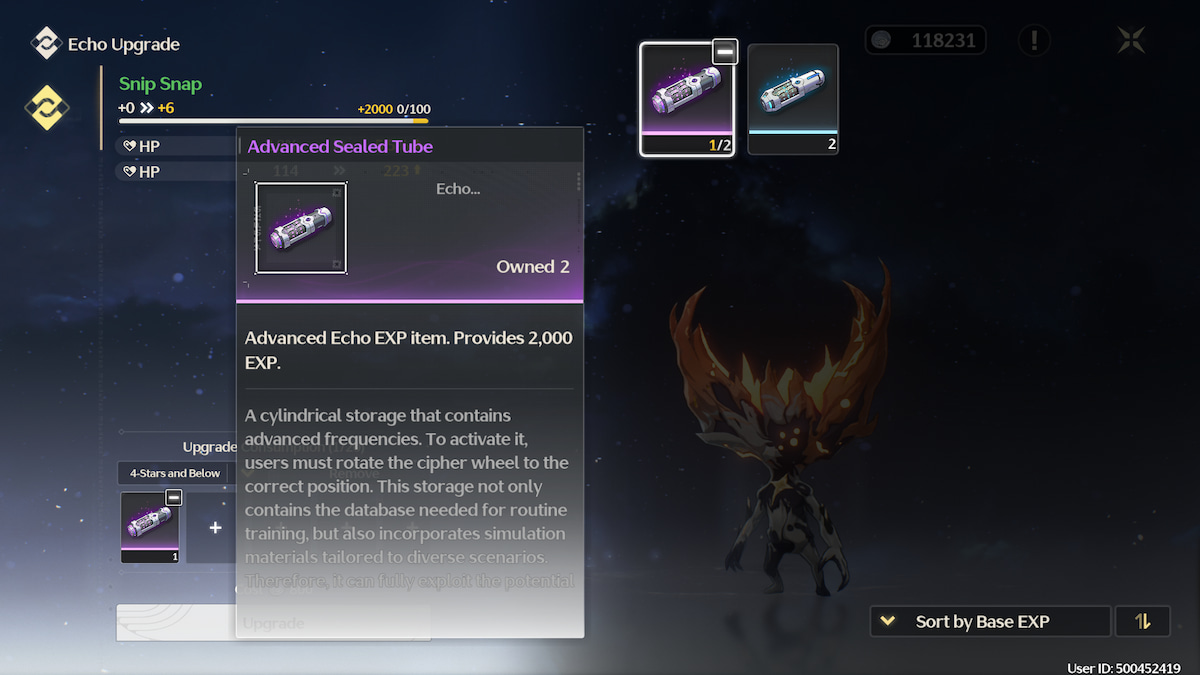Screen dimensions: 1200x675
Task: Open the exclamation mark info button
Action: [x=1034, y=41]
